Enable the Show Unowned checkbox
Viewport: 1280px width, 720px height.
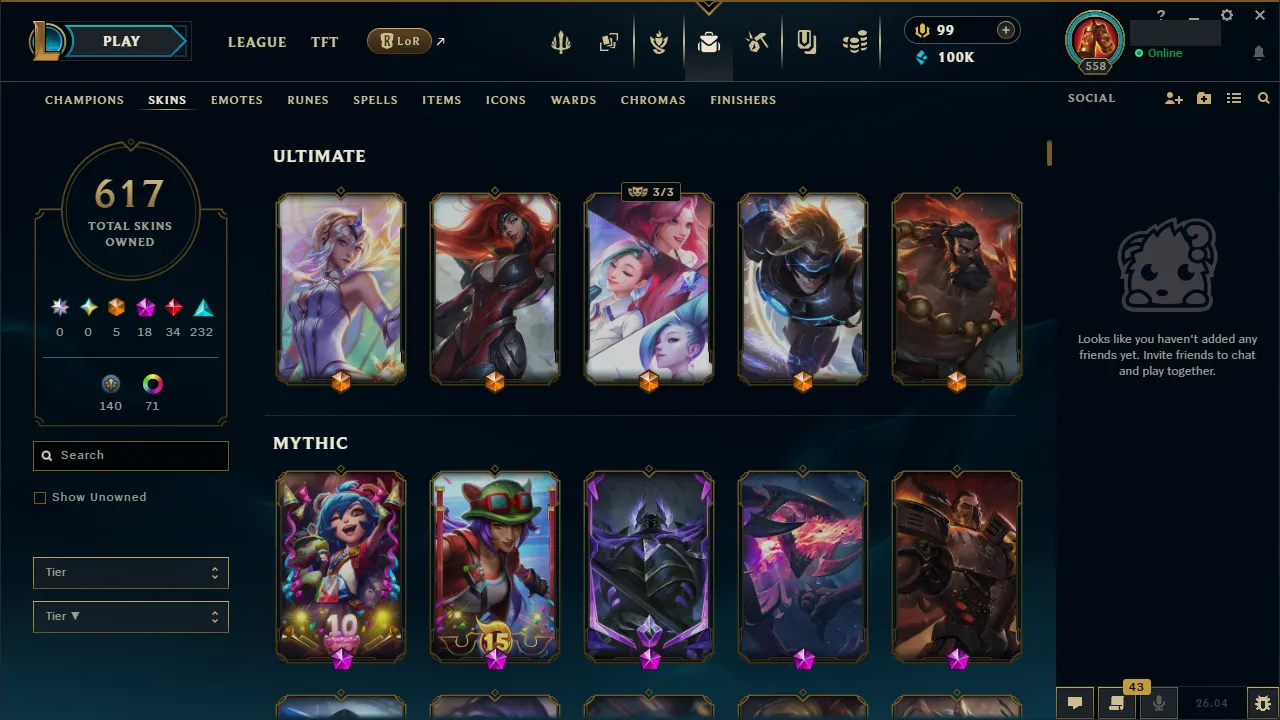(x=40, y=497)
